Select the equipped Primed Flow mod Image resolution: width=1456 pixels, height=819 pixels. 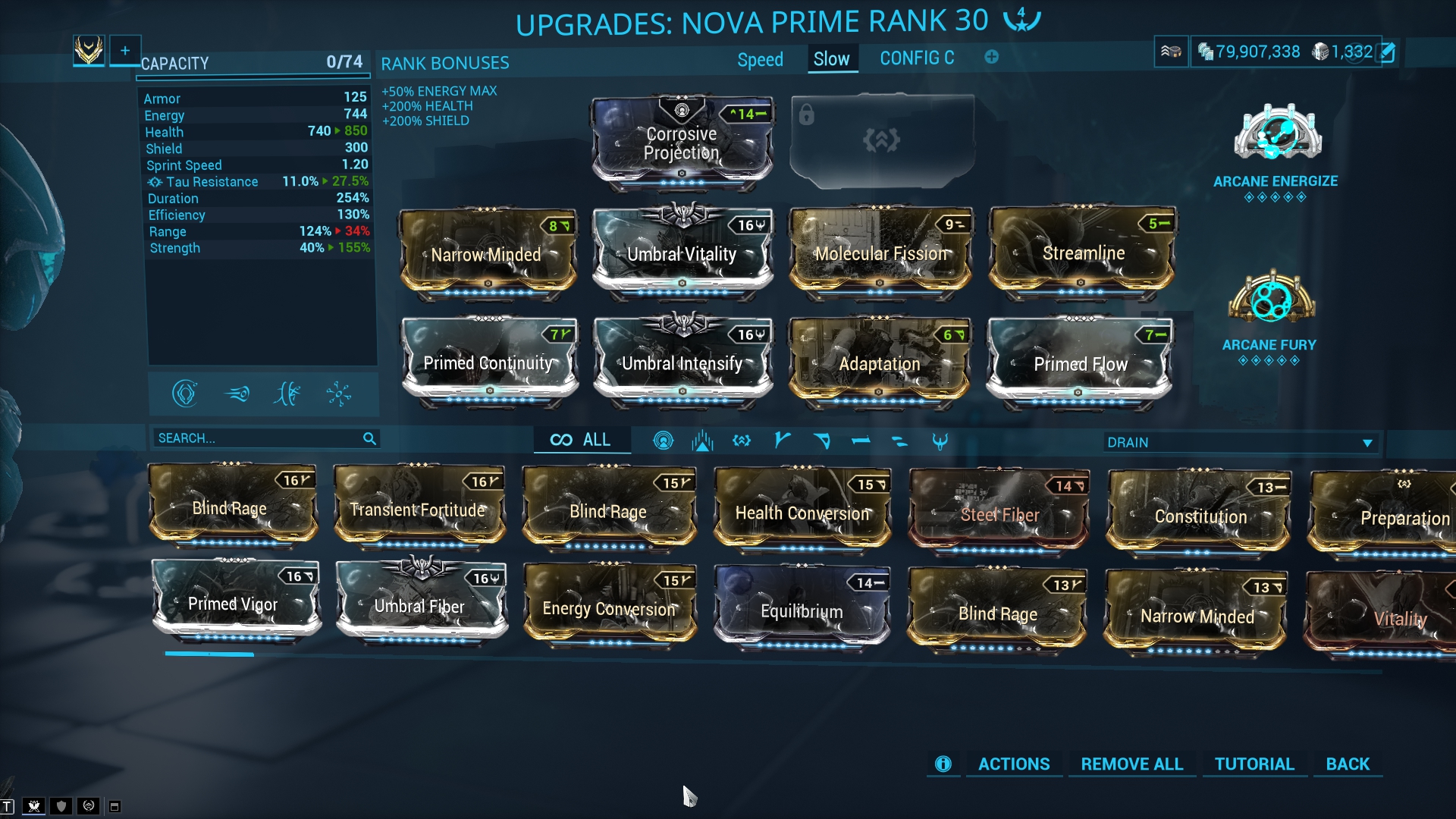point(1080,364)
